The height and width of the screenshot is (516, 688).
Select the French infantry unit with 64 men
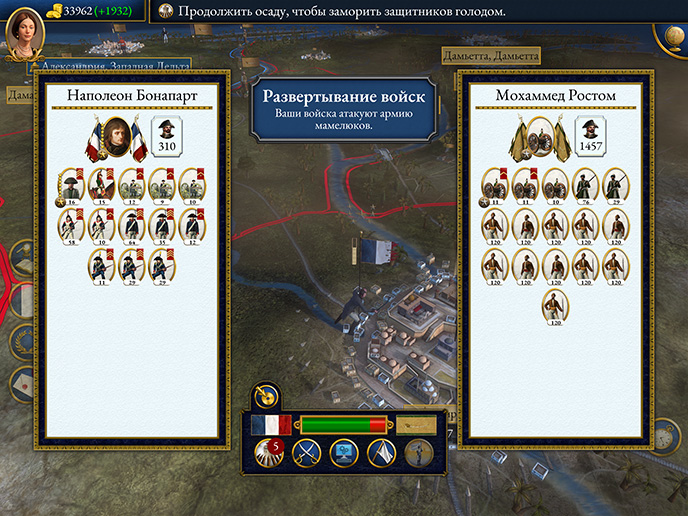click(132, 225)
